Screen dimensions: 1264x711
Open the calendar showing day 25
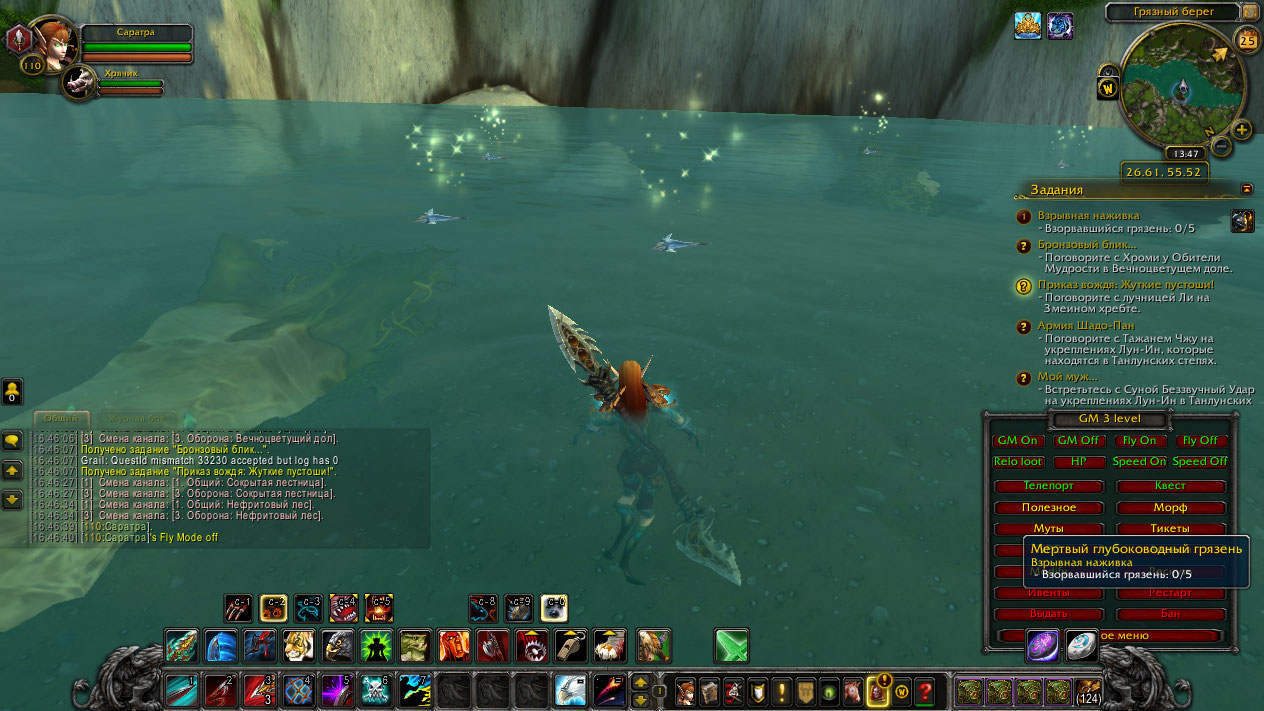pyautogui.click(x=1247, y=40)
